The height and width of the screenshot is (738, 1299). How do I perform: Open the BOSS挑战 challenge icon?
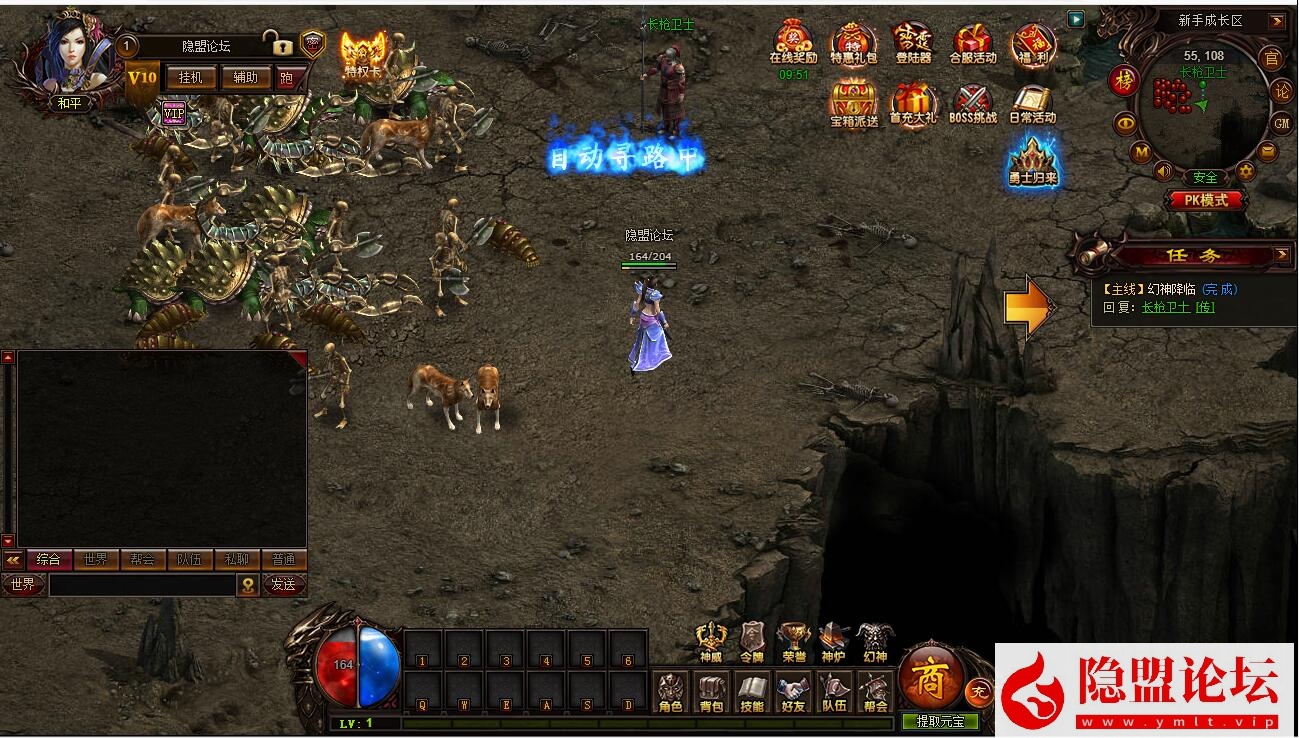[972, 103]
